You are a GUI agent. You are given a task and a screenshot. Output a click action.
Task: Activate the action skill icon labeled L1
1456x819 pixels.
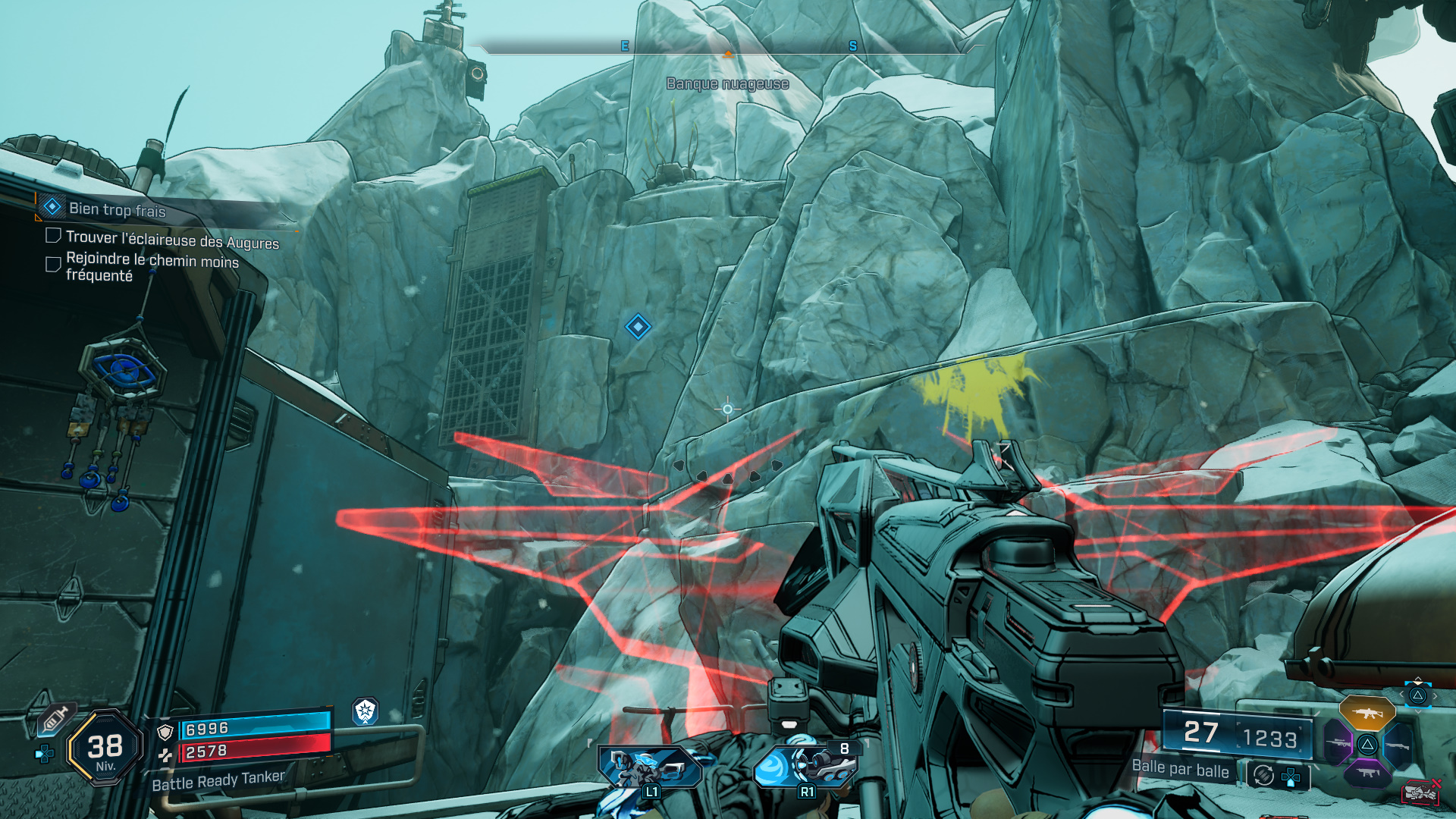650,768
